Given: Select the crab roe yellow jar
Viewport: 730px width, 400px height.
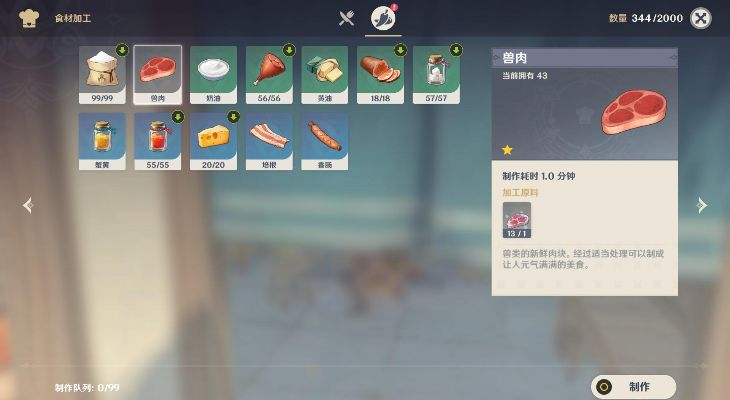Looking at the screenshot, I should 102,139.
